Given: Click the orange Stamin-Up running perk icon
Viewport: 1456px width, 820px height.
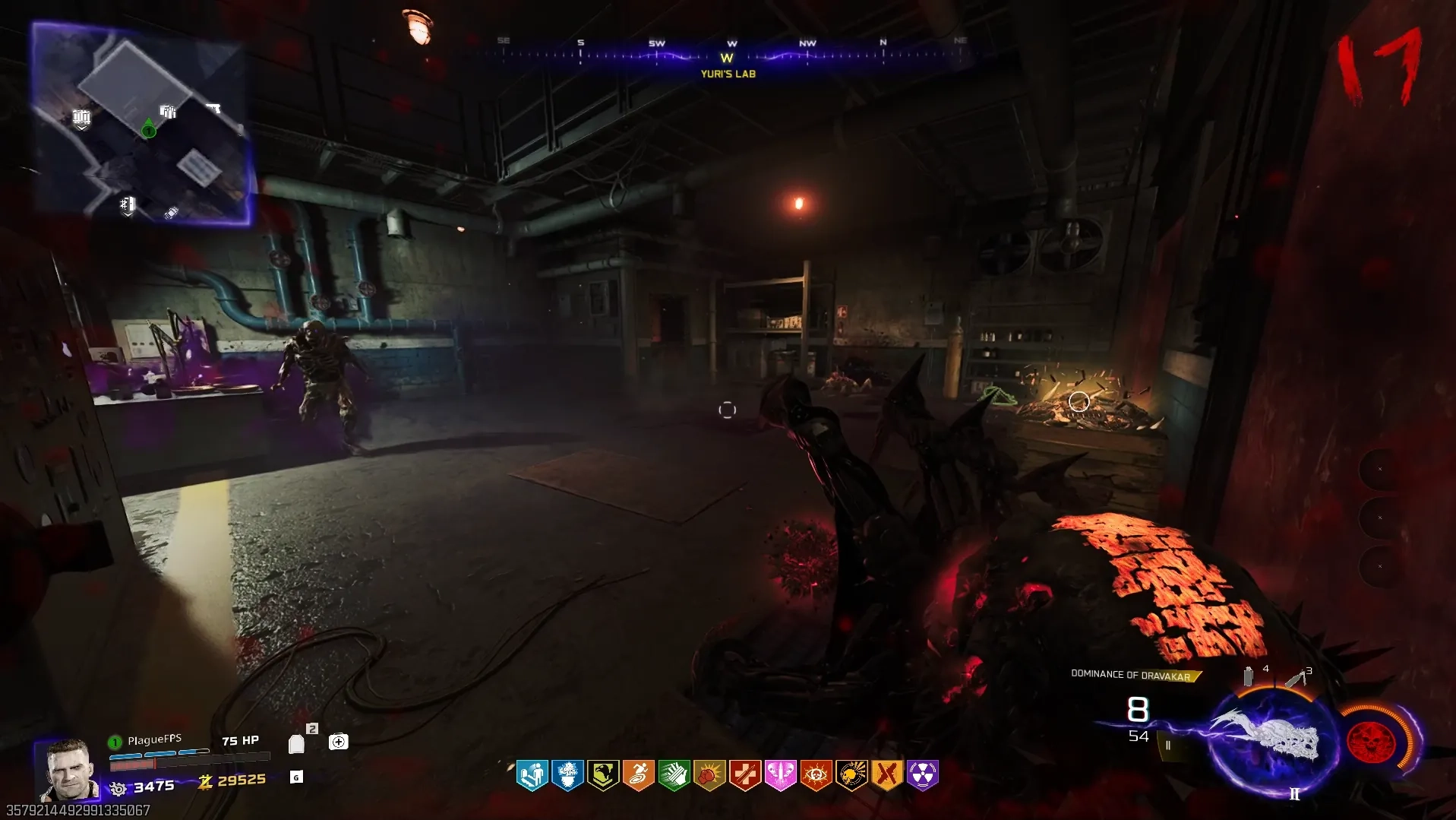Looking at the screenshot, I should (639, 775).
